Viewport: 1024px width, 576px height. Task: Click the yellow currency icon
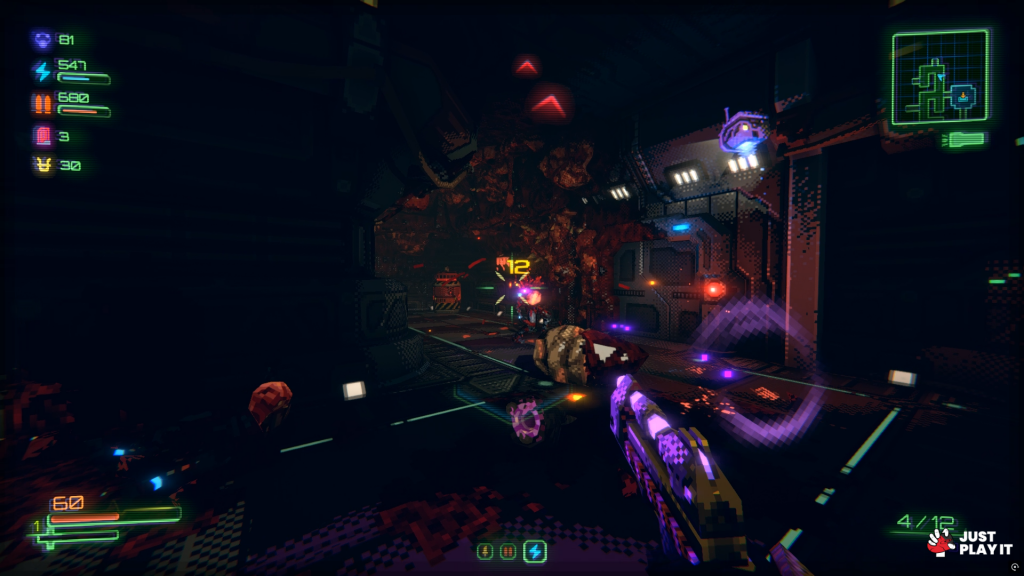coord(42,165)
